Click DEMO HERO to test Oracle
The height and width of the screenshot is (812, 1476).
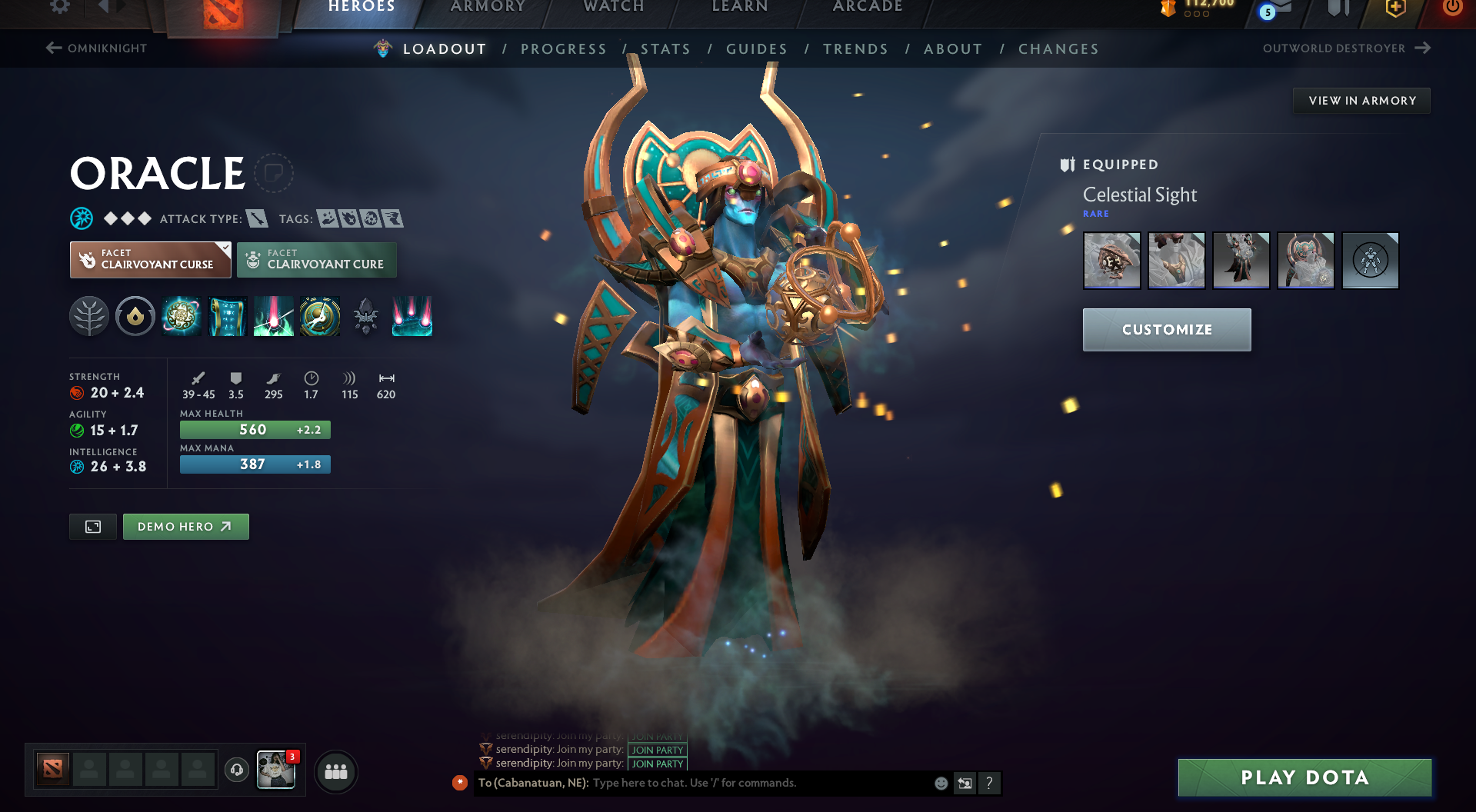pyautogui.click(x=185, y=526)
